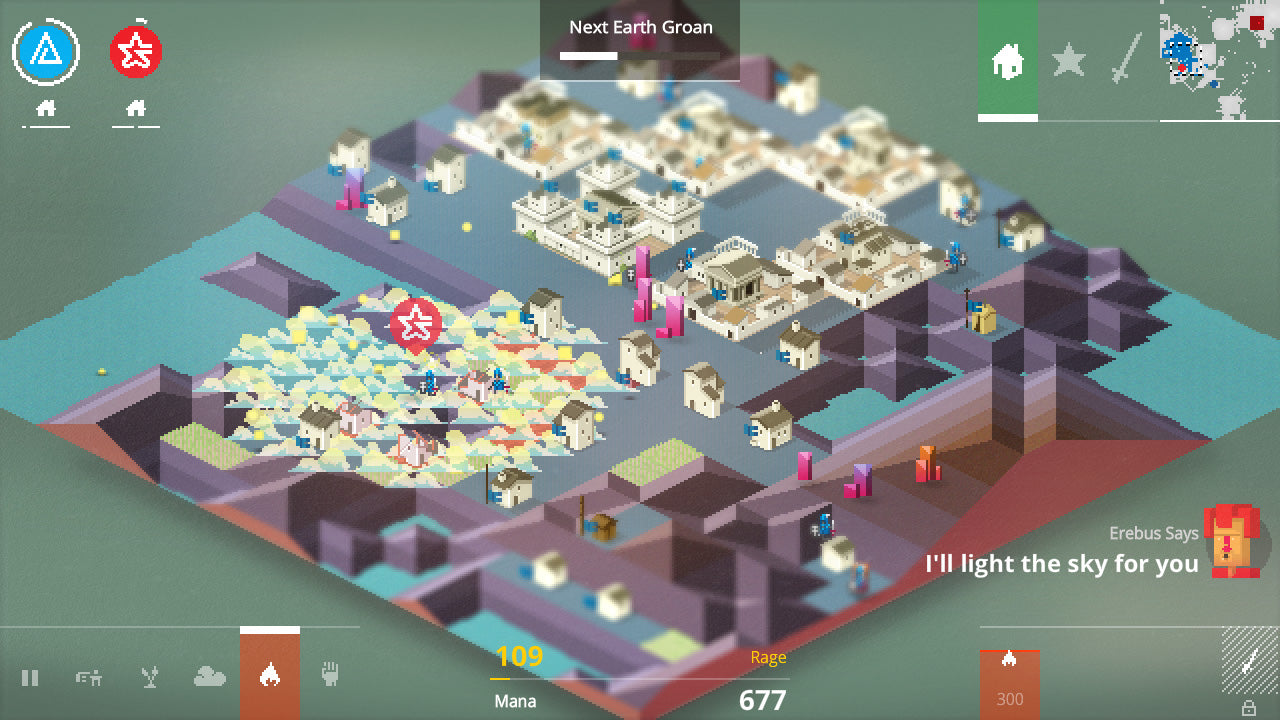This screenshot has width=1280, height=720.
Task: Select the rain cloud power
Action: coord(209,676)
